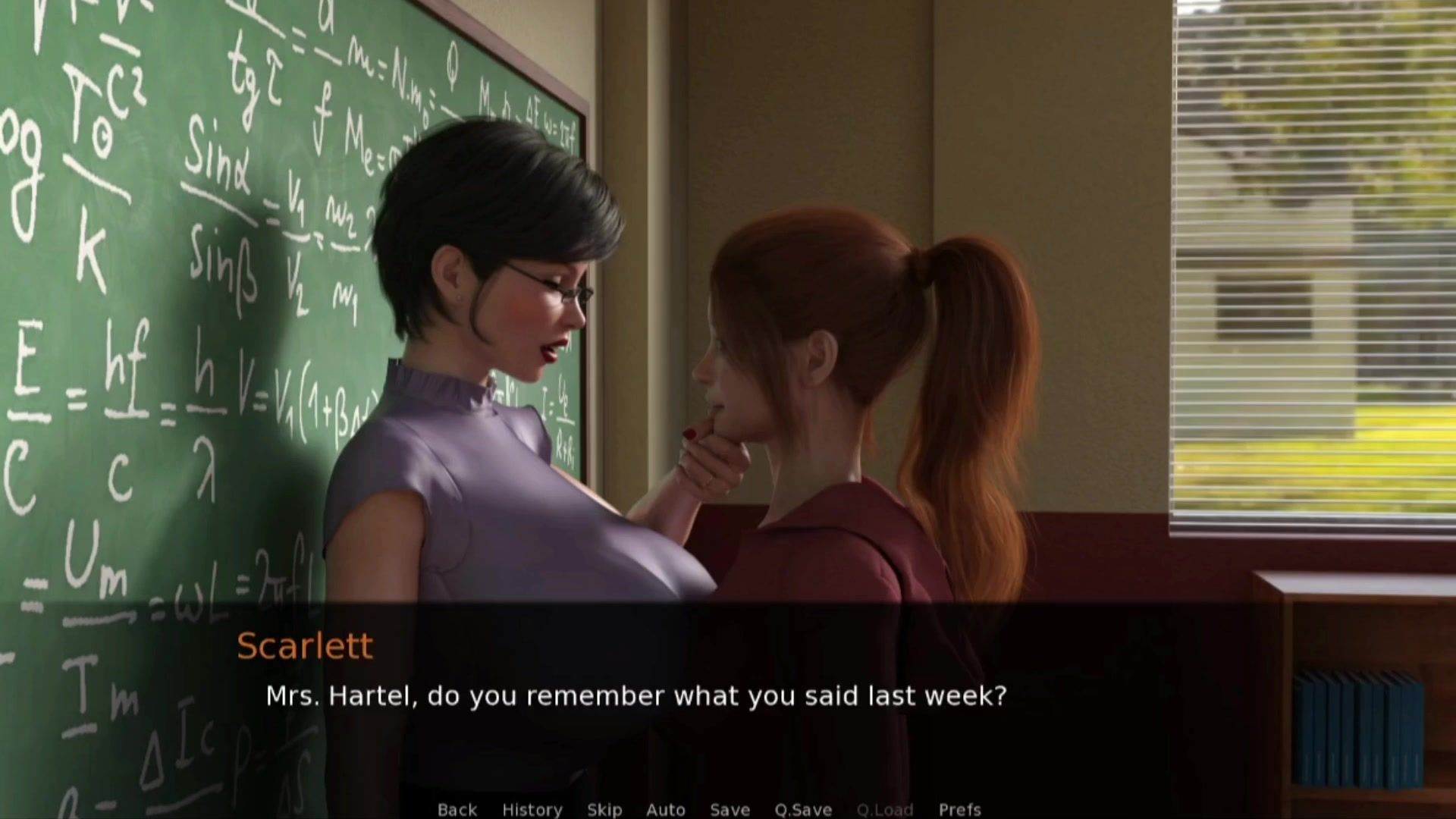
Task: Open the Prefs settings screen
Action: pyautogui.click(x=959, y=809)
